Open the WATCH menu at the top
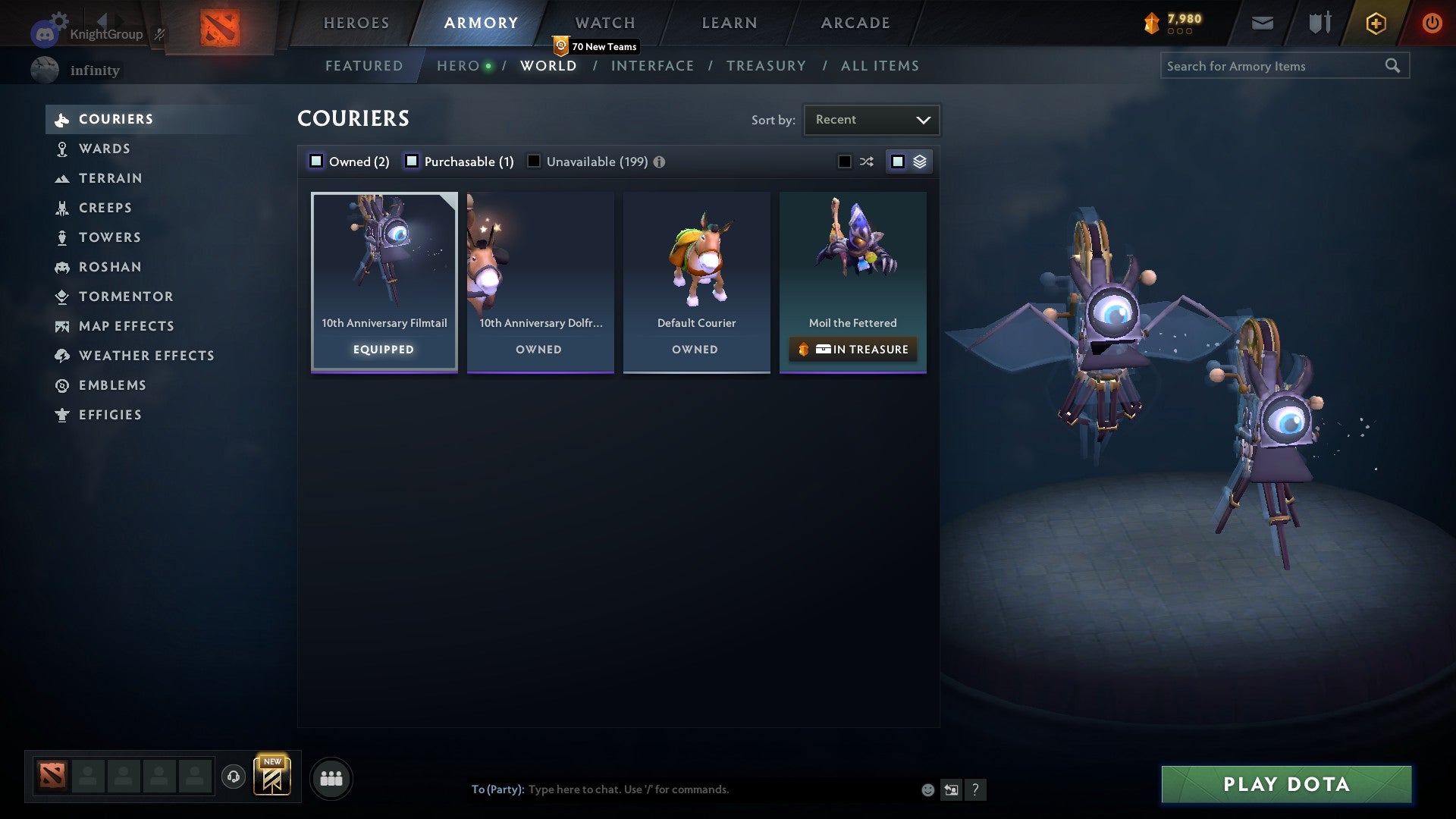This screenshot has width=1456, height=819. tap(604, 22)
